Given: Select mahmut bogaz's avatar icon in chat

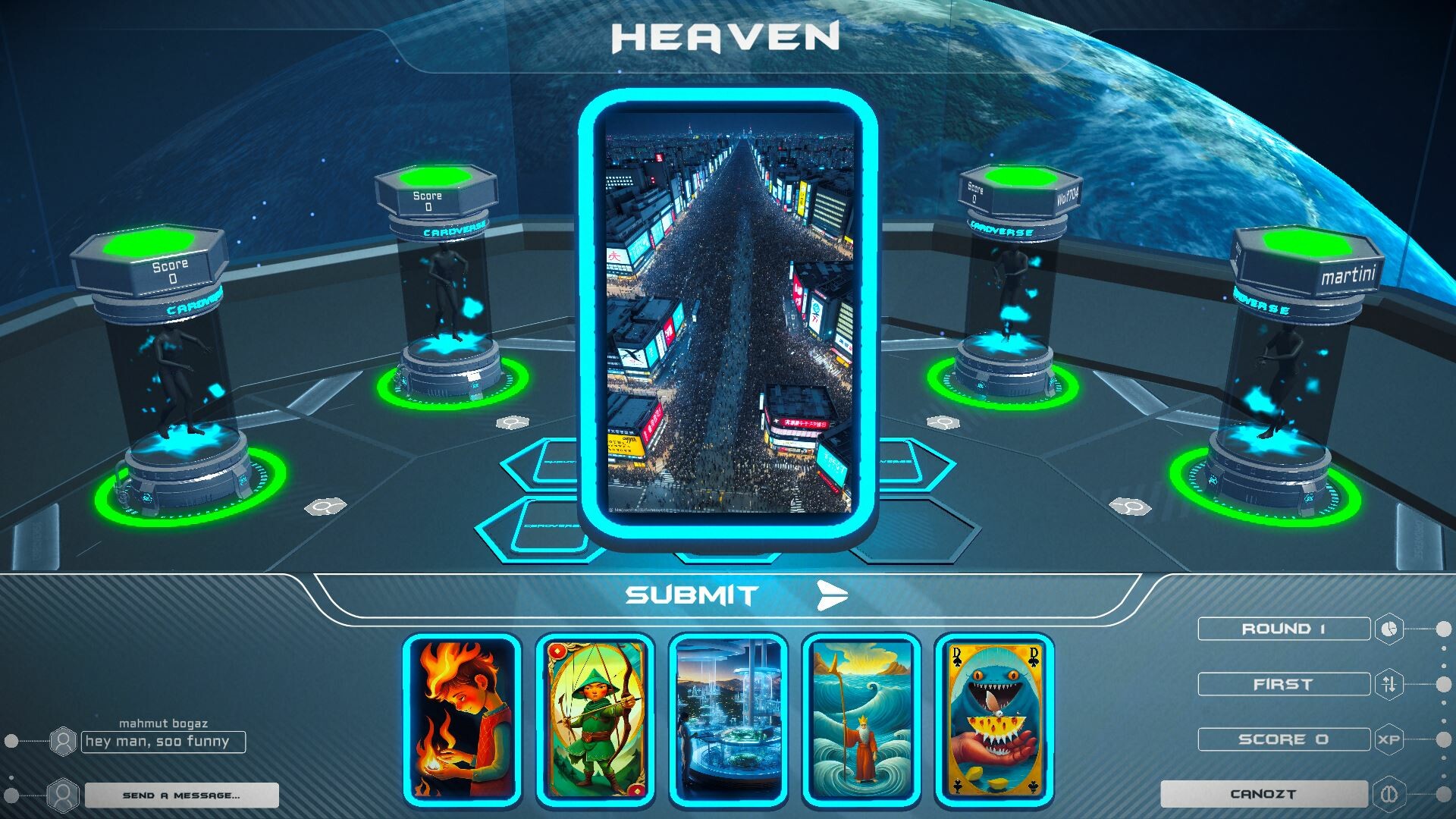Looking at the screenshot, I should click(x=63, y=742).
